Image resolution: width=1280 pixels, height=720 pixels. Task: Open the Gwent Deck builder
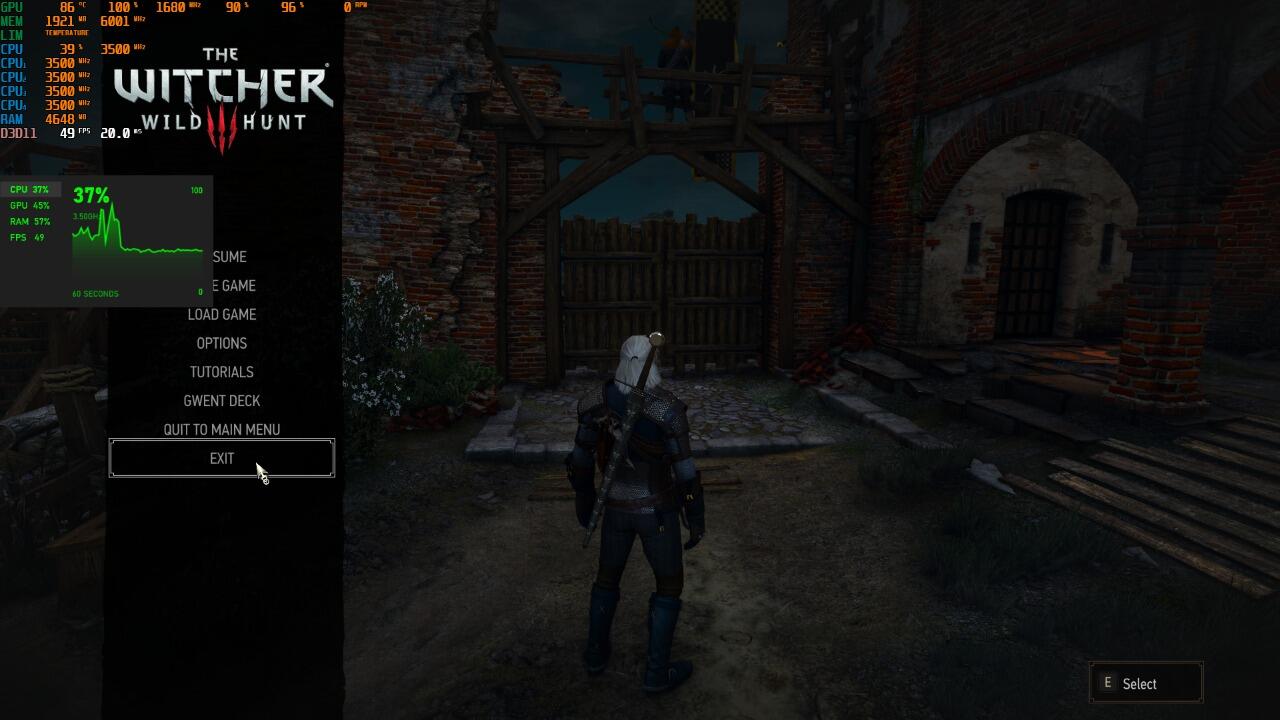pos(222,401)
